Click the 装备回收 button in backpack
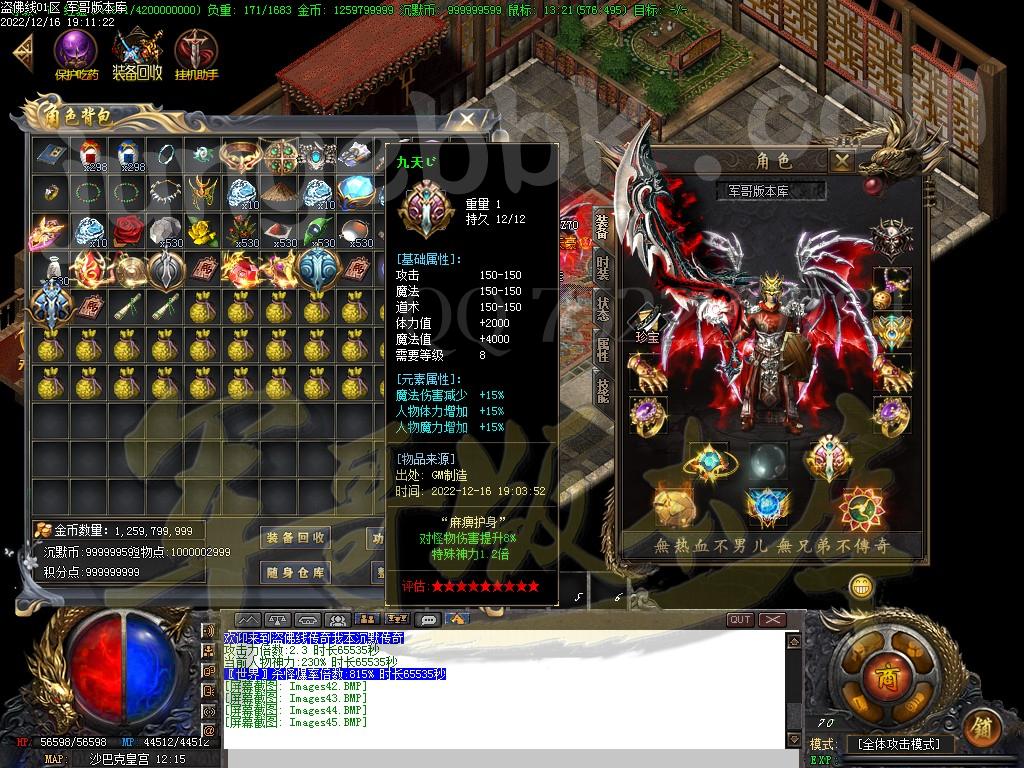The height and width of the screenshot is (768, 1024). pyautogui.click(x=295, y=538)
